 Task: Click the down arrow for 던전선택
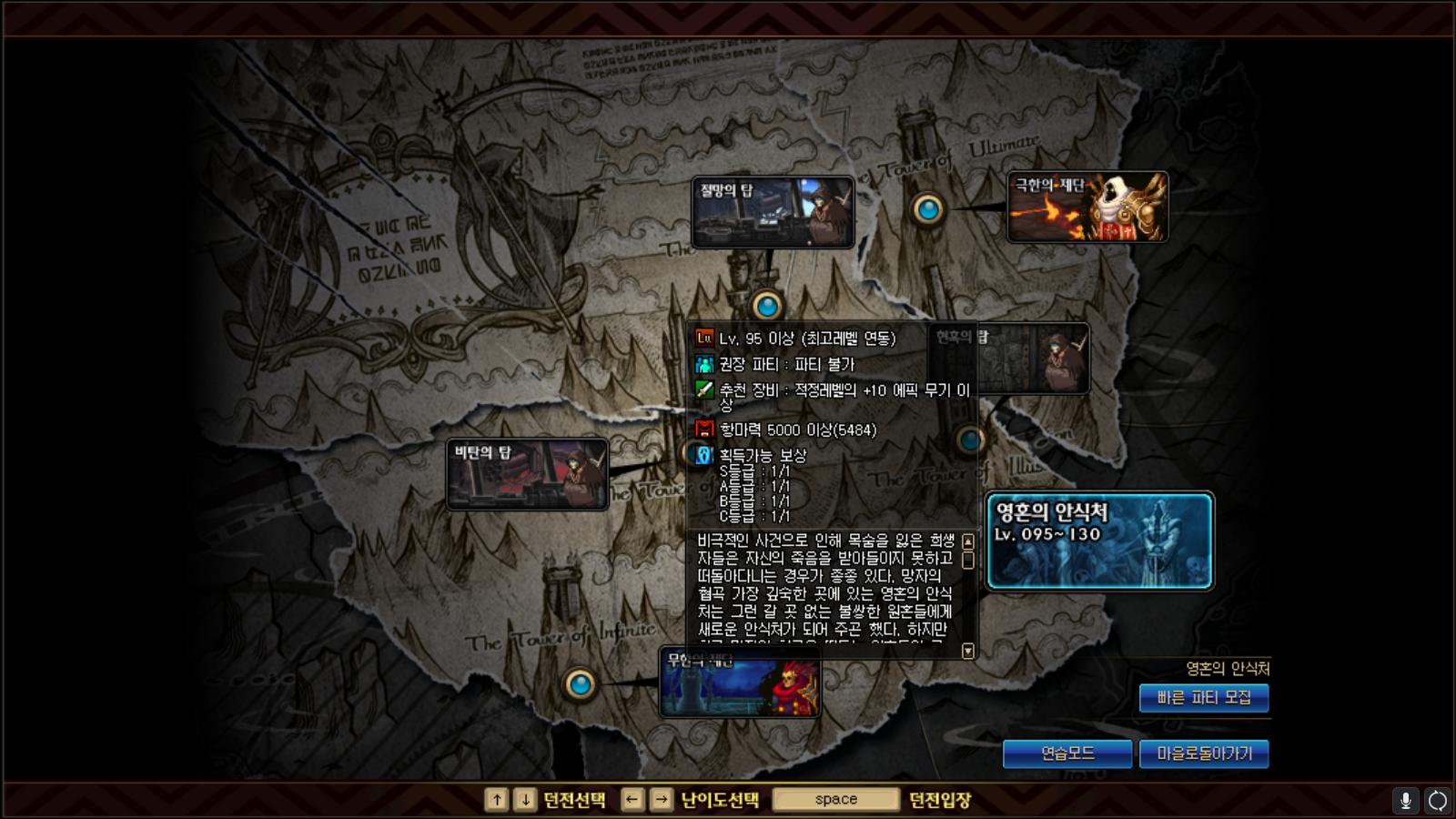coord(524,799)
